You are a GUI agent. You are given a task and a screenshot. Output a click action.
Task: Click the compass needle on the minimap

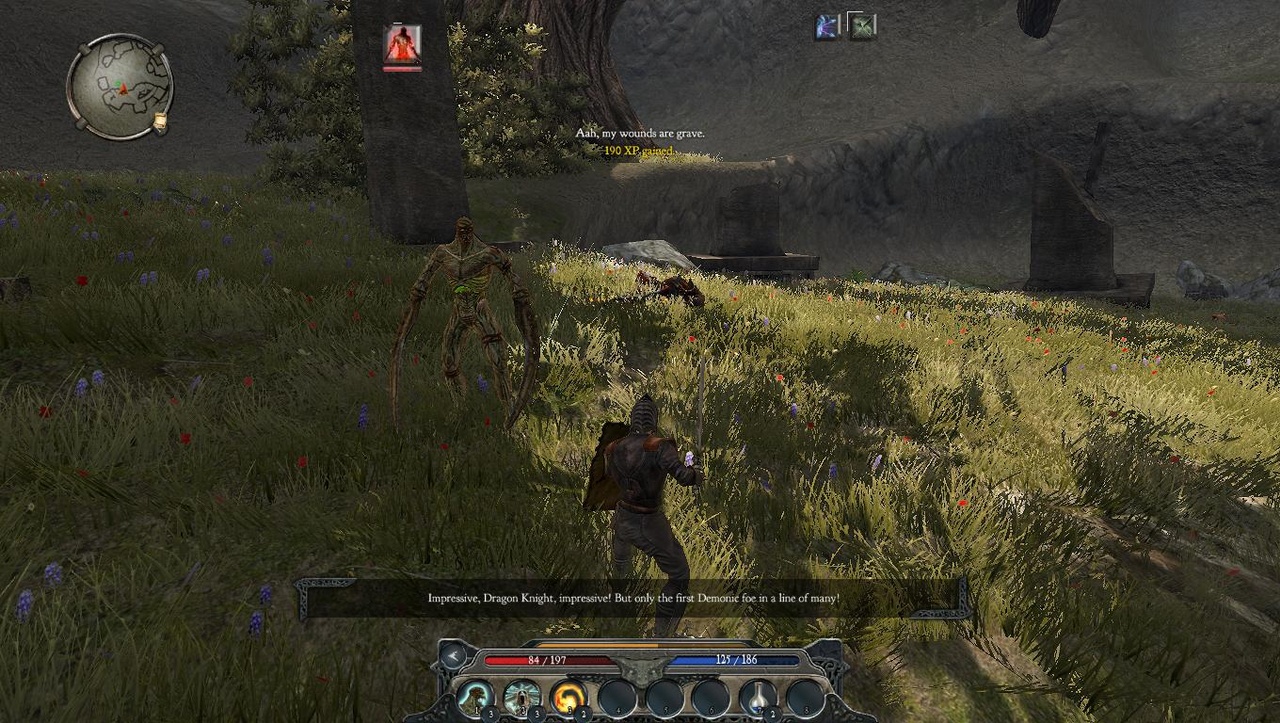[x=124, y=88]
